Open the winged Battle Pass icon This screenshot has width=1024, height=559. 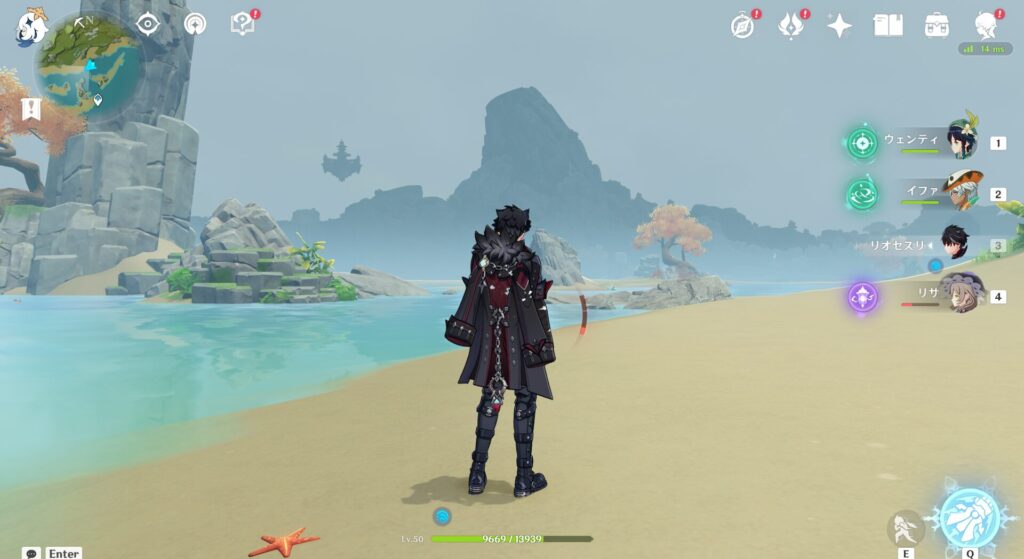791,26
